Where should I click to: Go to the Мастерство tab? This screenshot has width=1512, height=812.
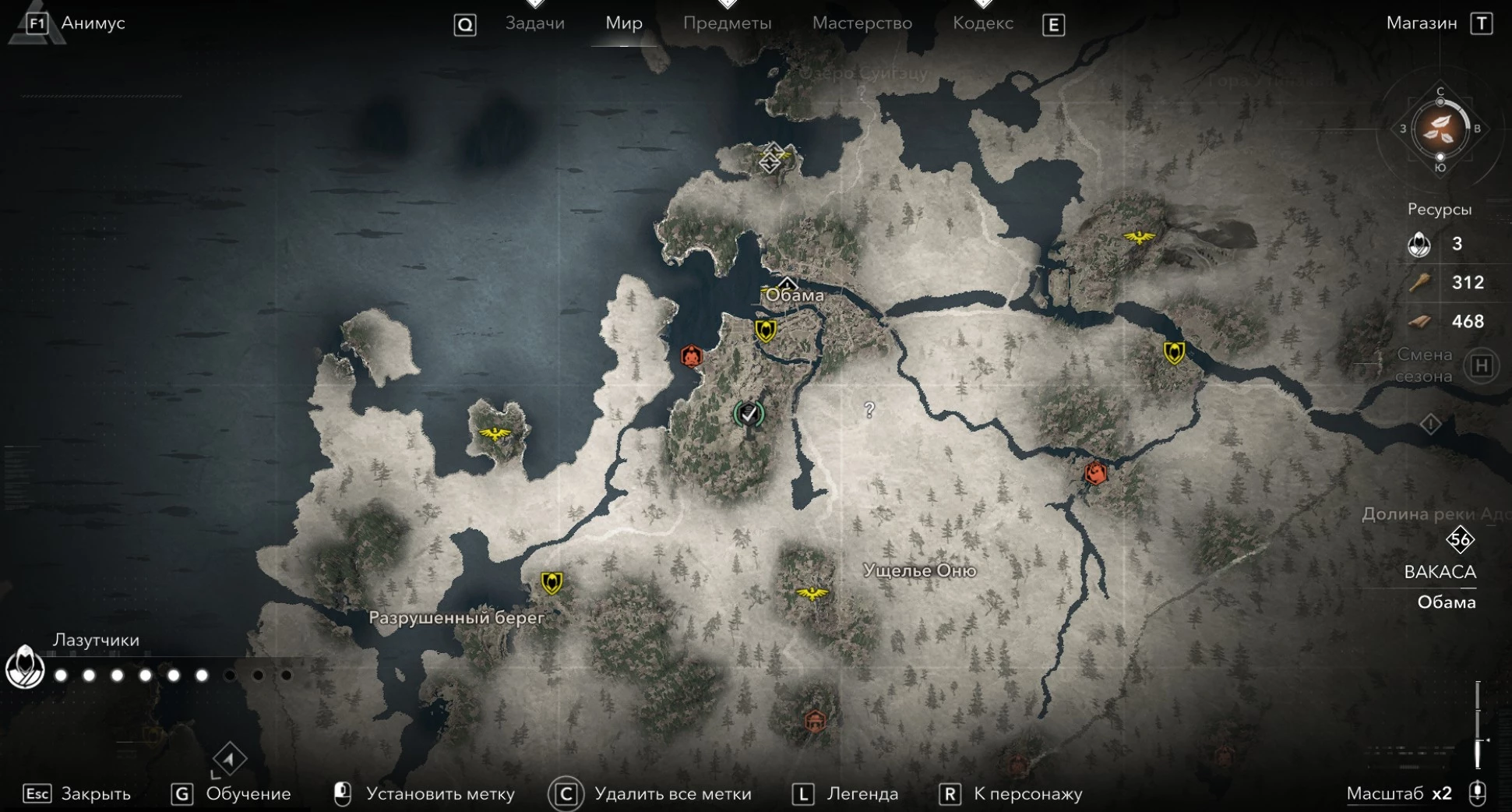click(x=862, y=23)
